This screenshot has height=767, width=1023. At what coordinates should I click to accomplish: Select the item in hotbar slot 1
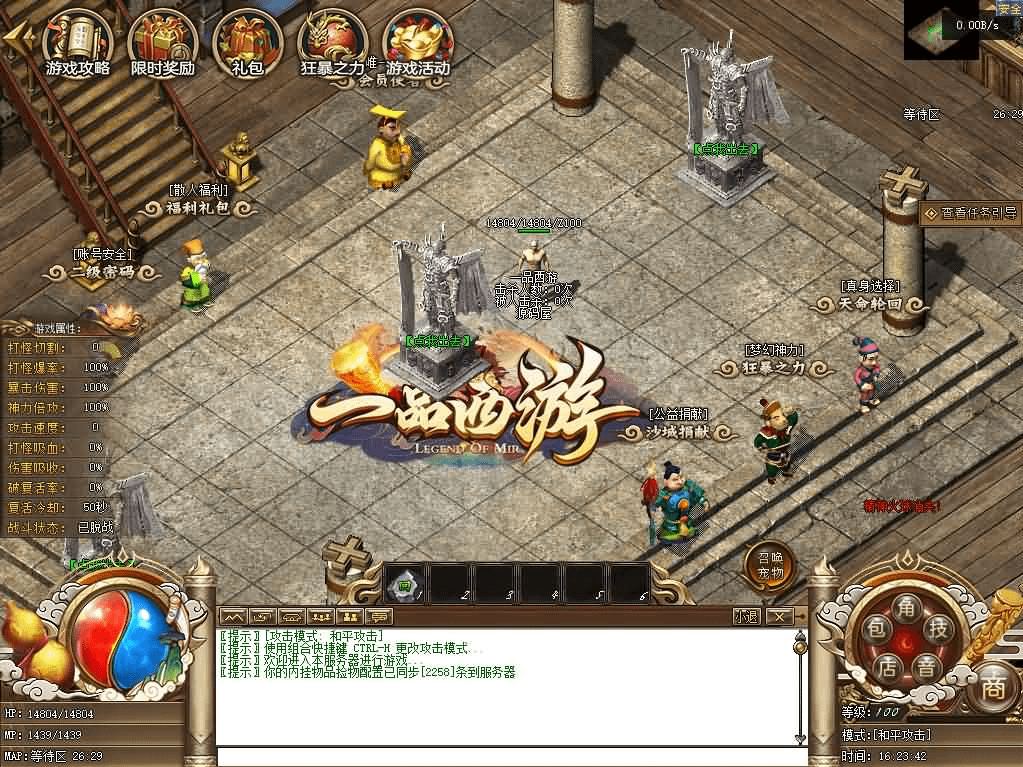coord(405,583)
